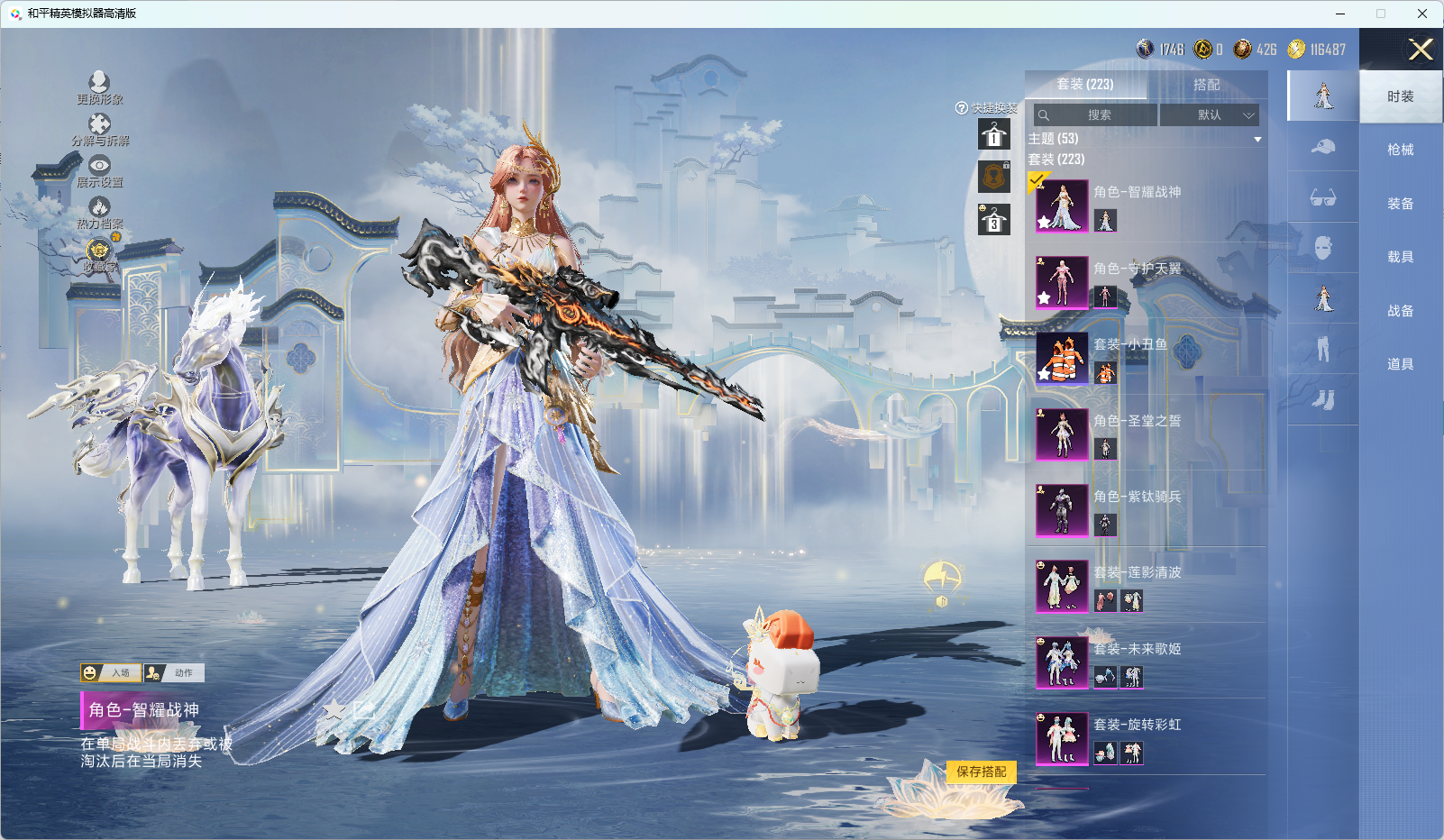Open the 默认 sort dropdown

click(1209, 115)
